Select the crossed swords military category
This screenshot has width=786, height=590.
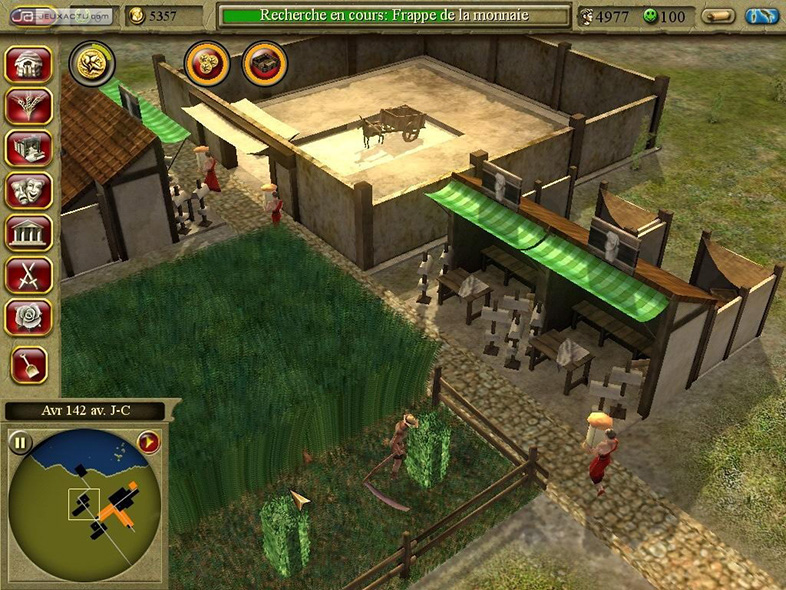tap(28, 274)
